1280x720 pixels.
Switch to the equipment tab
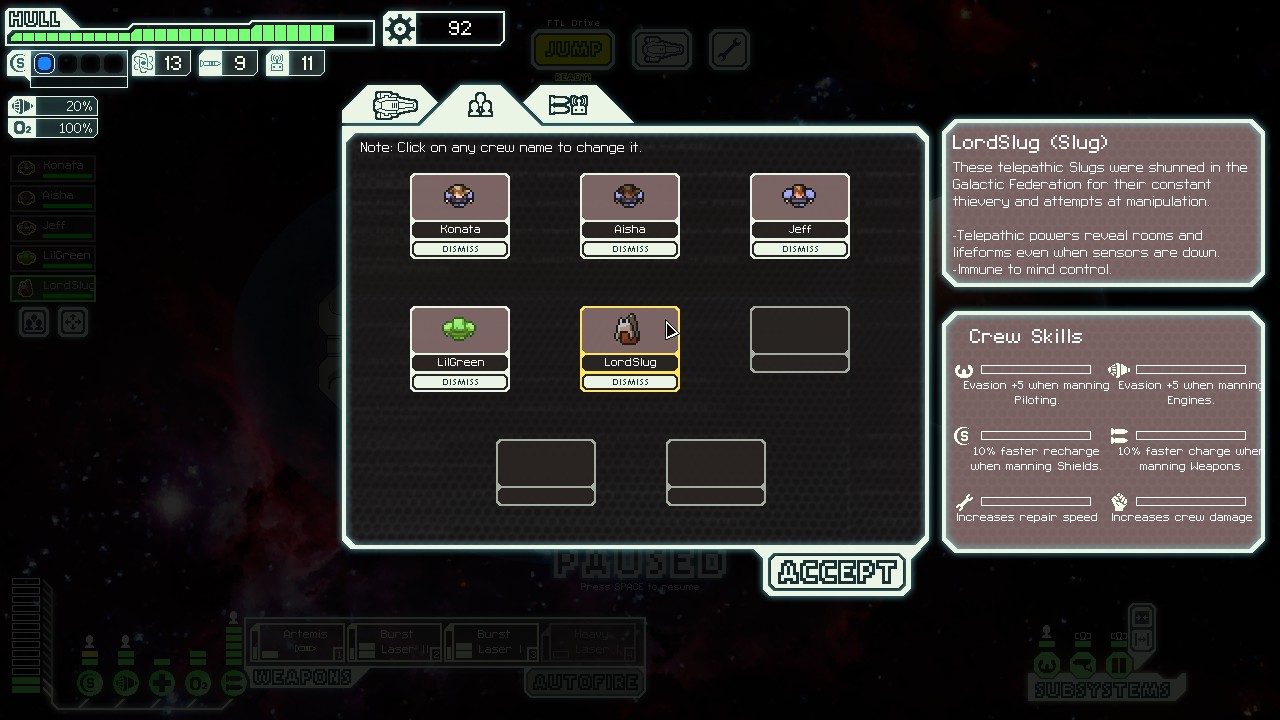[x=568, y=105]
